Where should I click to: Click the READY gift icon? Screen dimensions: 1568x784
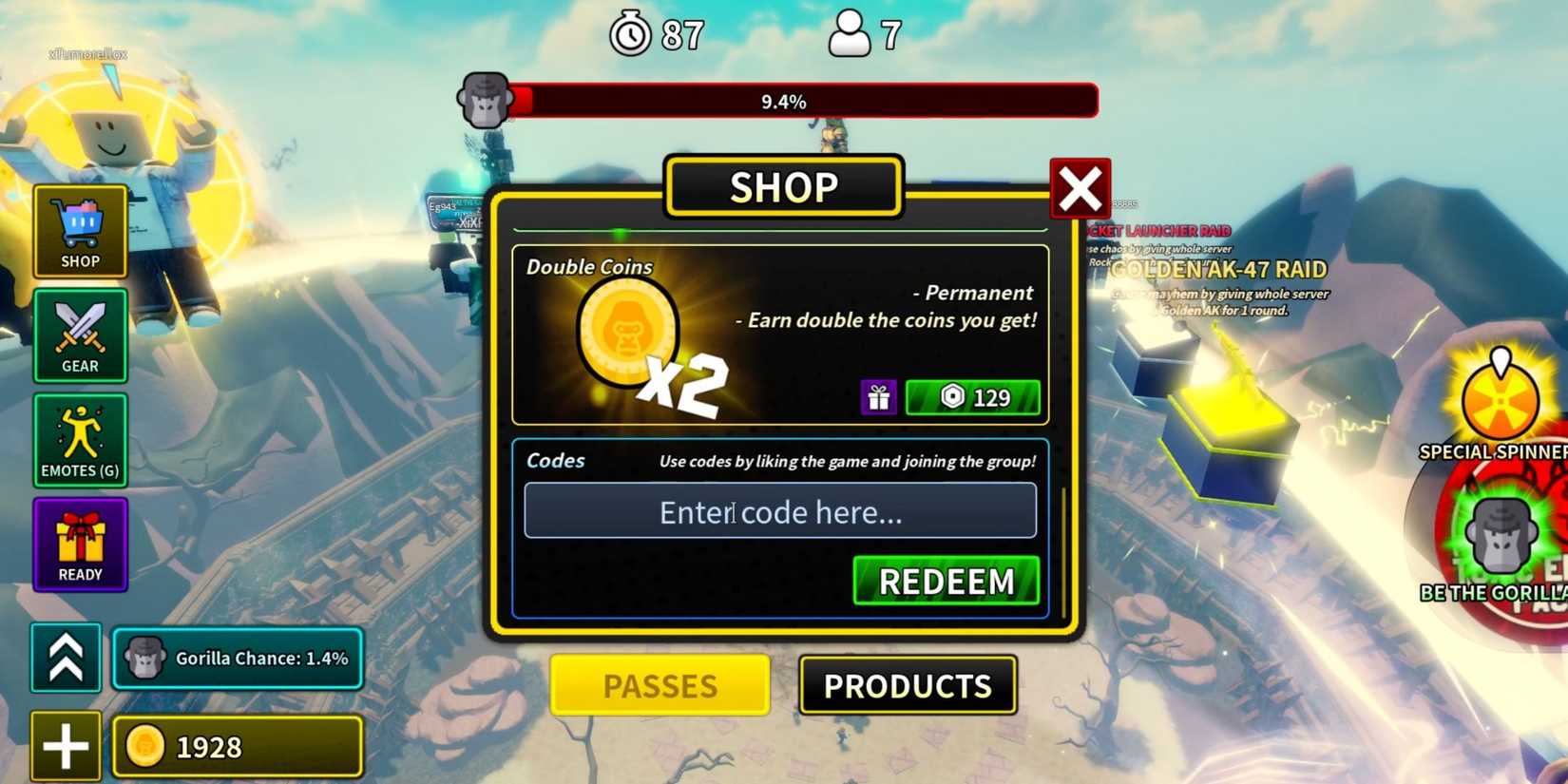pyautogui.click(x=80, y=545)
